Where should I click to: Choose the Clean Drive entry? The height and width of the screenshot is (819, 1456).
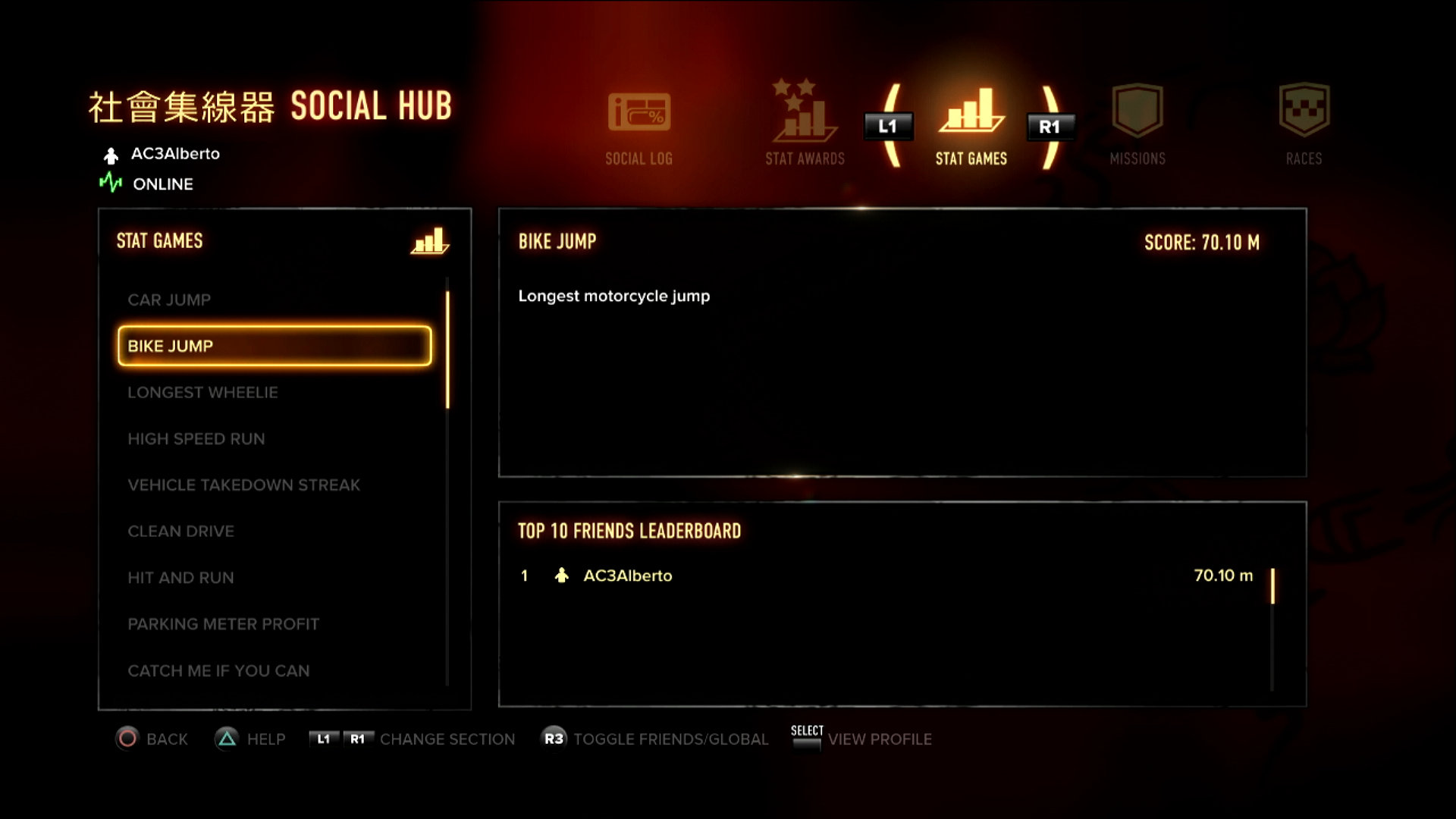(x=180, y=532)
